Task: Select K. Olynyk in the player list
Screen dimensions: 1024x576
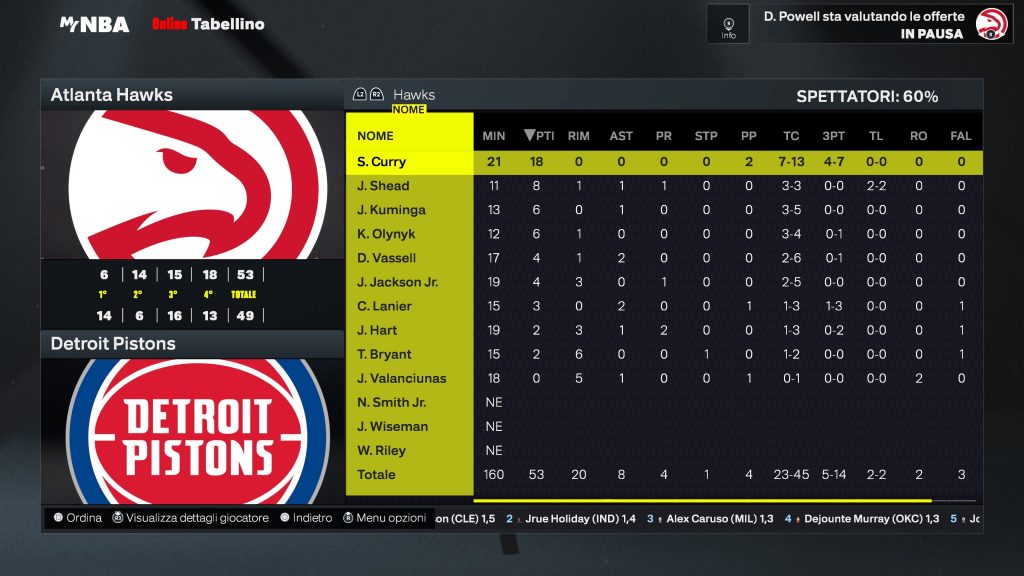Action: click(x=385, y=234)
